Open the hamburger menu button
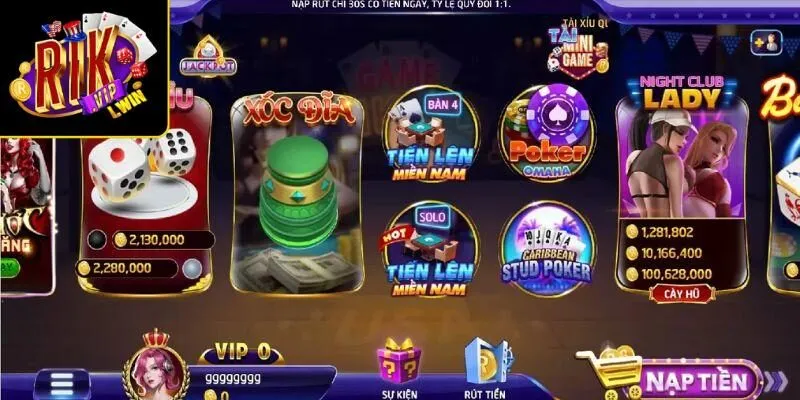800x400 pixels. point(63,384)
